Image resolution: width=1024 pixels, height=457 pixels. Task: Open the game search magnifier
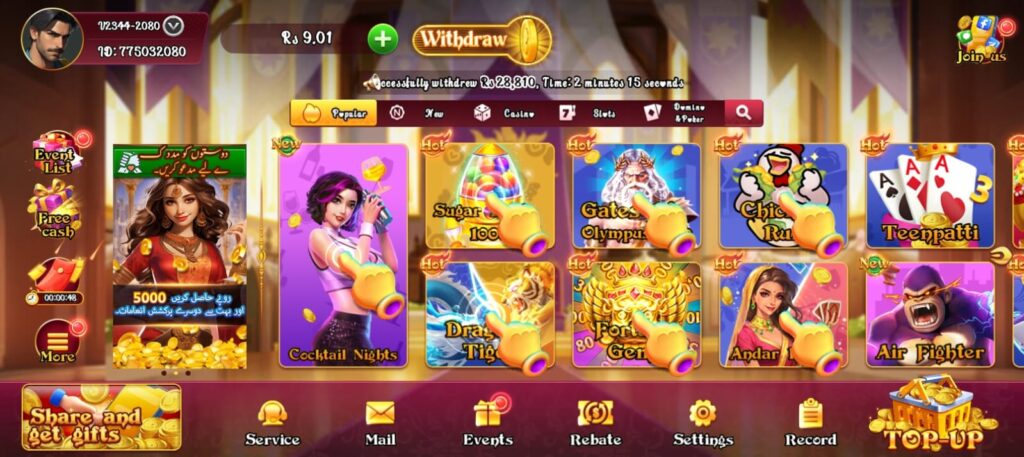coord(743,113)
